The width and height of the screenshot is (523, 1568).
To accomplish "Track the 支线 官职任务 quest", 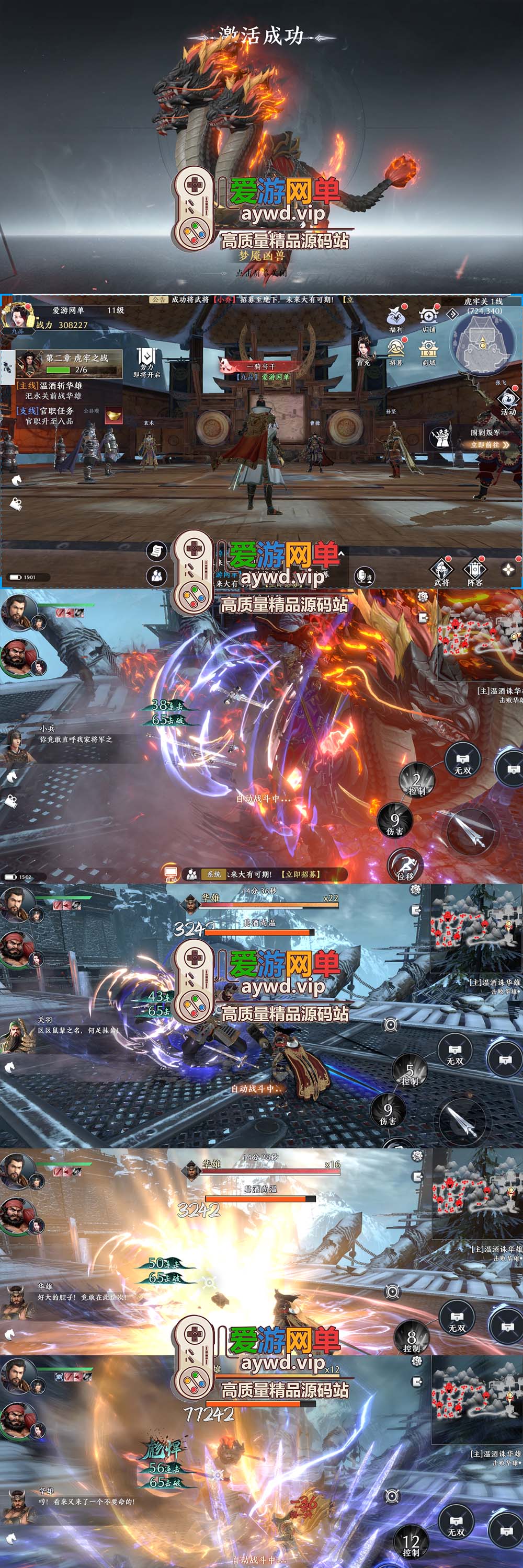I will tap(46, 416).
